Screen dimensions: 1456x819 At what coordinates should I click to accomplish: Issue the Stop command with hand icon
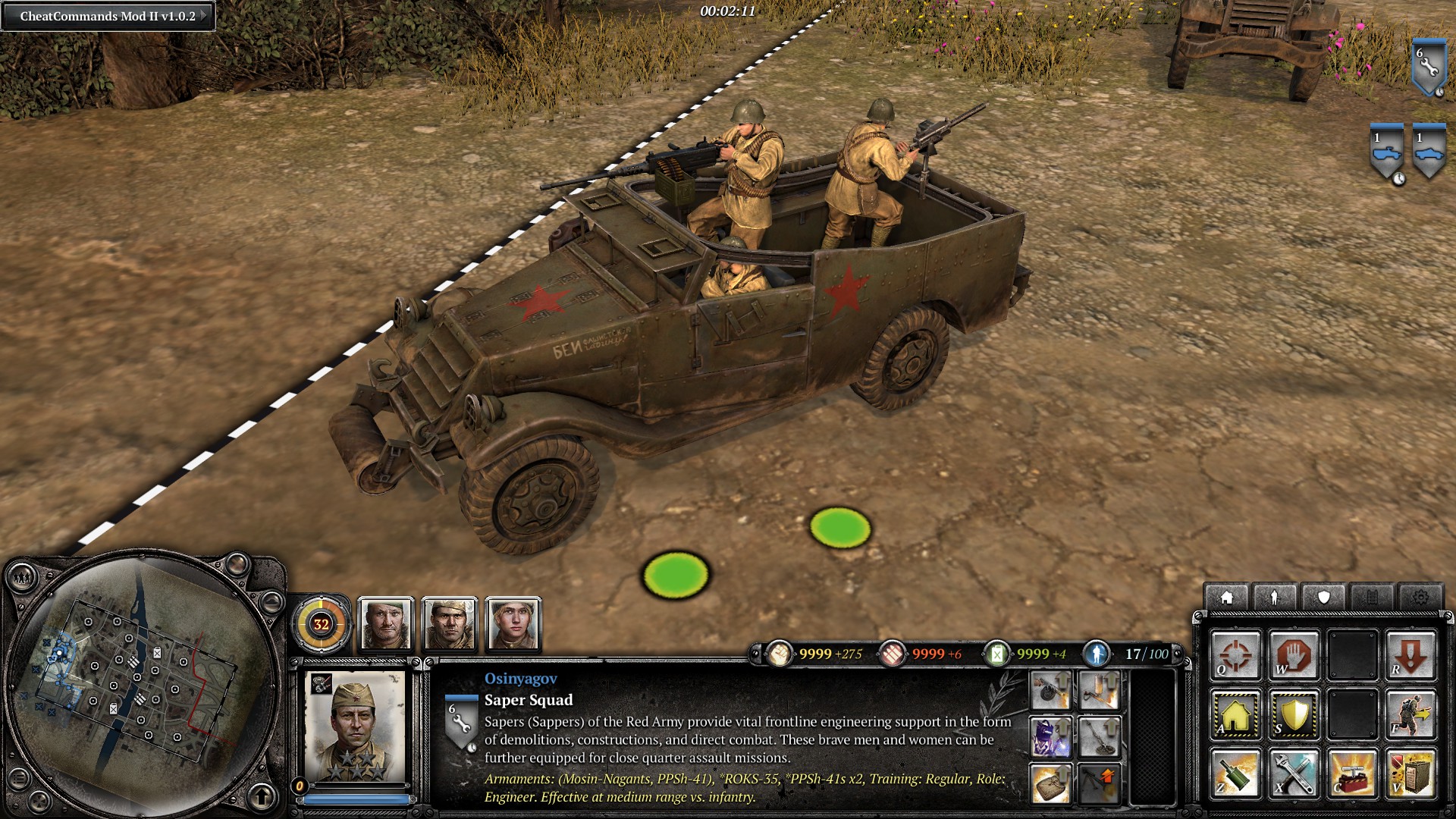pos(1294,654)
